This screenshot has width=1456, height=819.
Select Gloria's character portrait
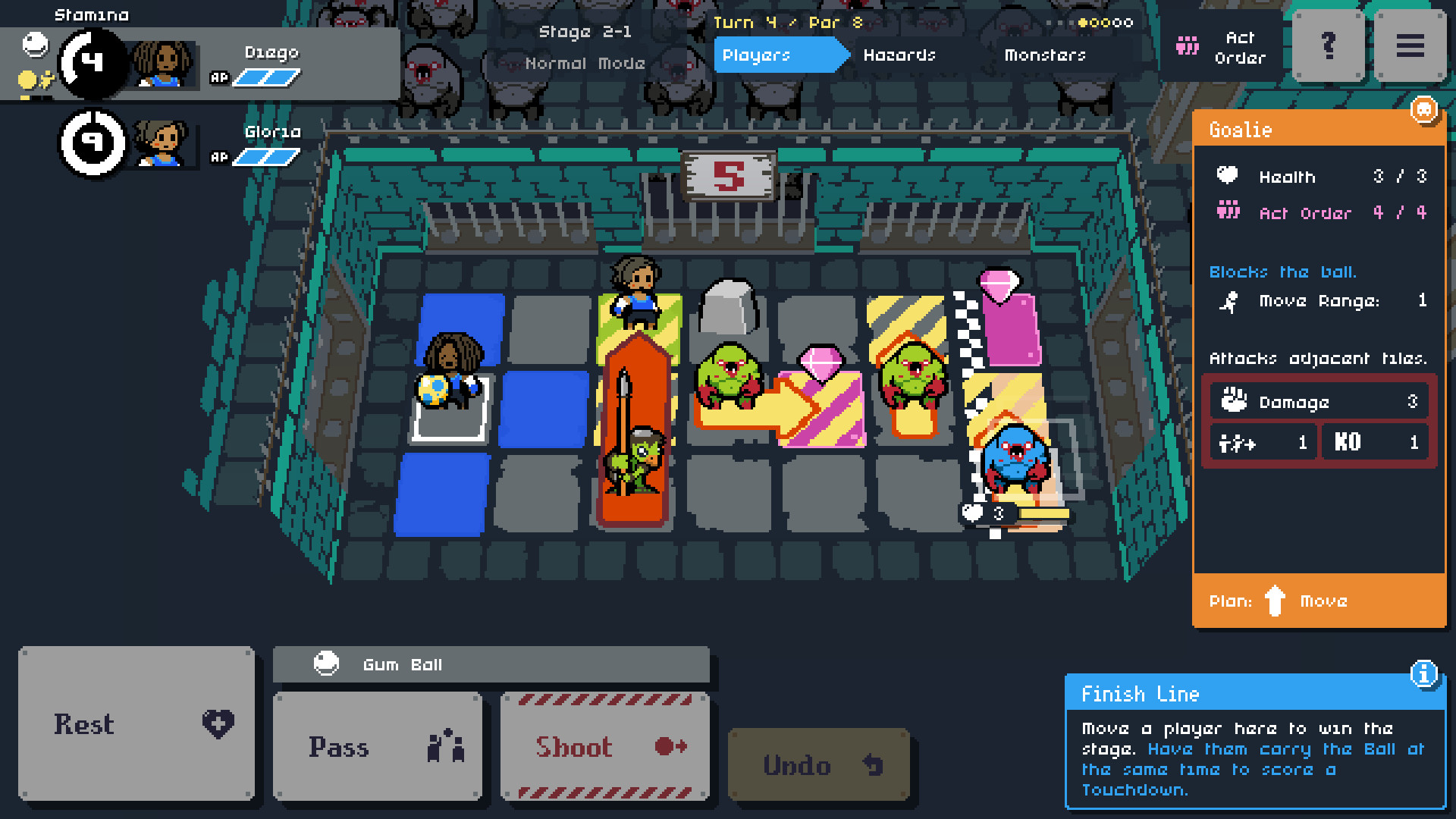coord(162,143)
